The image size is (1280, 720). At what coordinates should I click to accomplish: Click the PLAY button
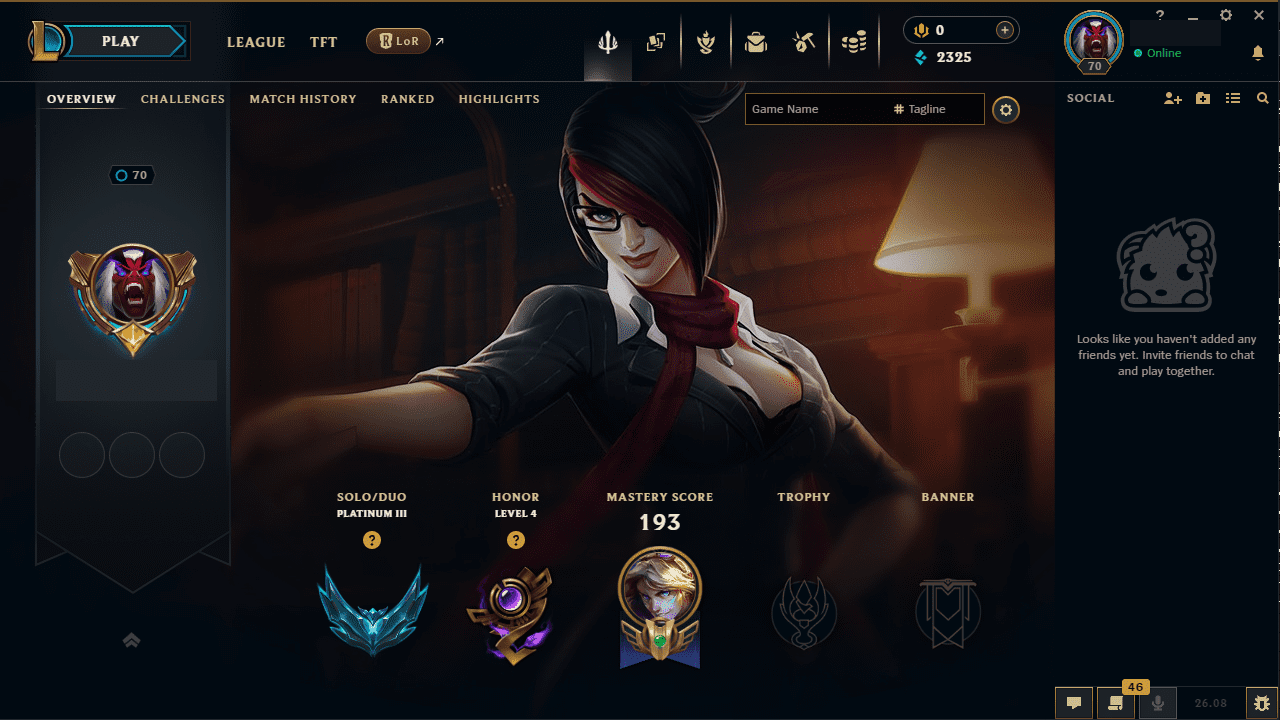click(120, 41)
